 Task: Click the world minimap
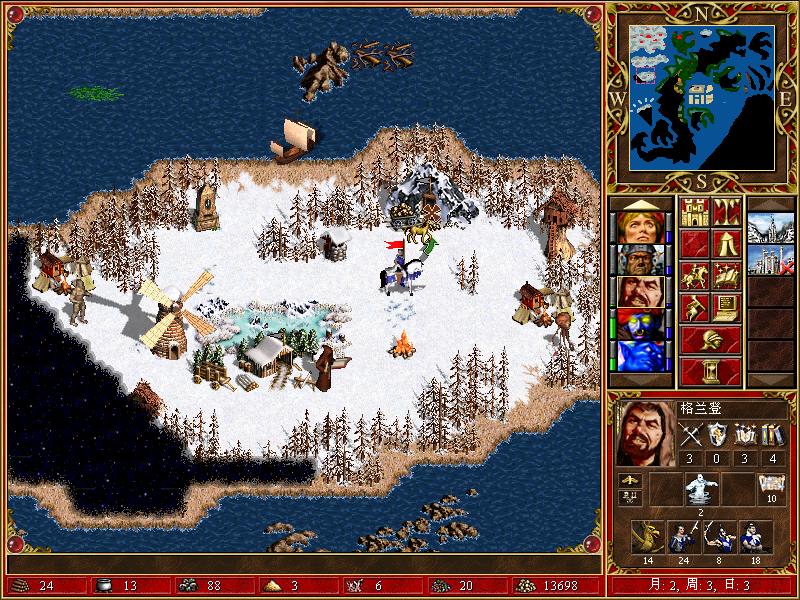click(703, 96)
